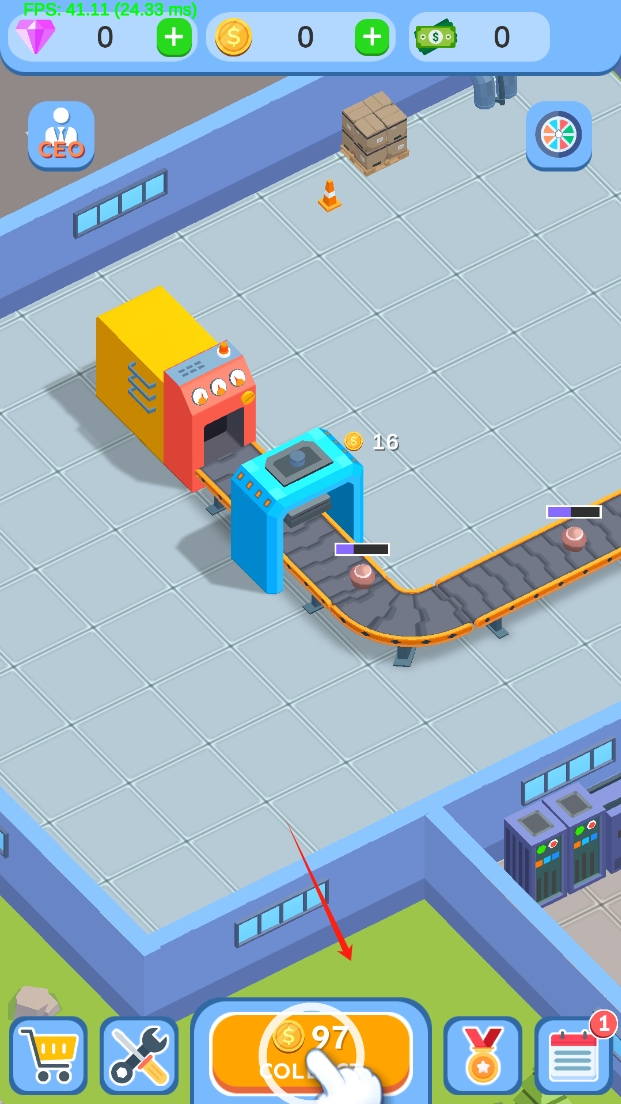
Task: Open the medal achievements menu
Action: [x=482, y=1055]
